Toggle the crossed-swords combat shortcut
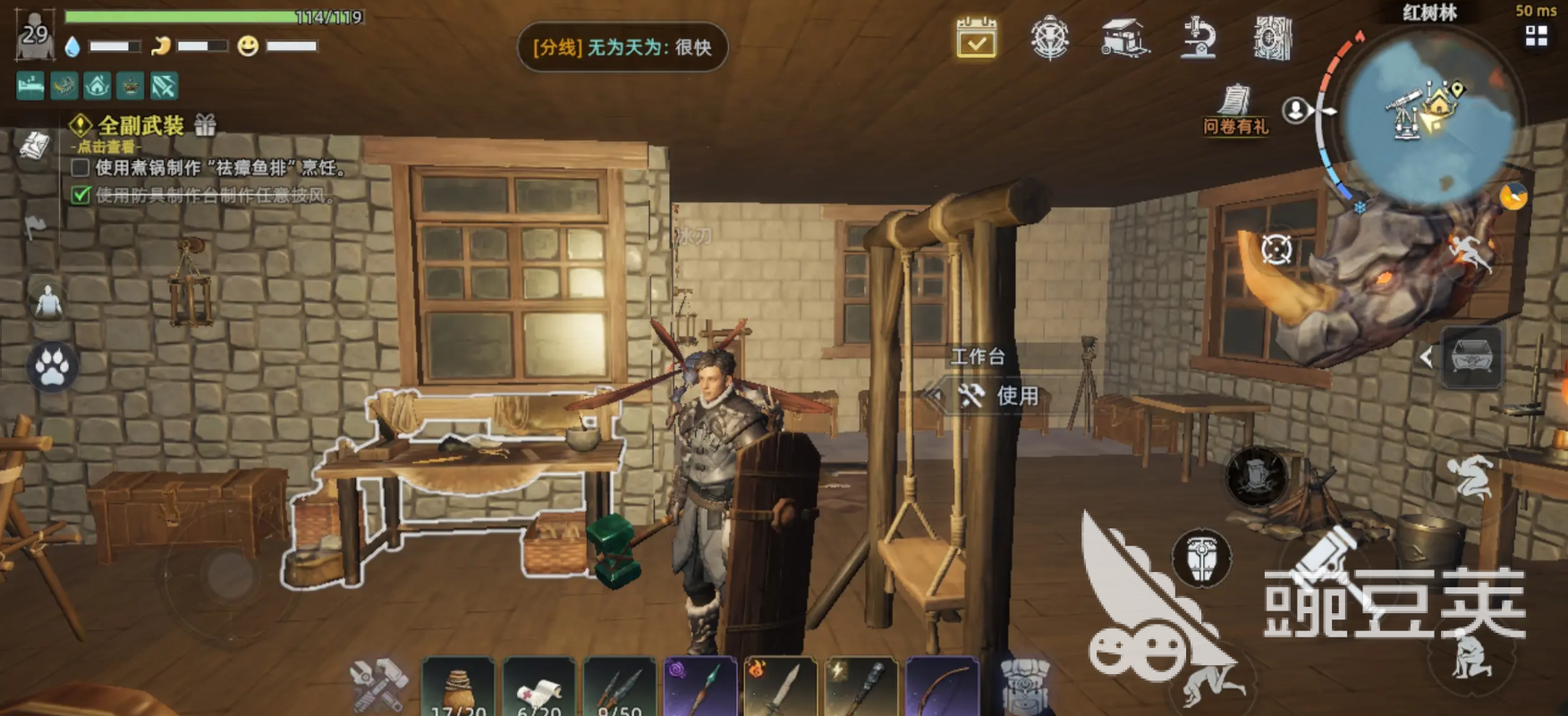1568x716 pixels. (x=161, y=87)
